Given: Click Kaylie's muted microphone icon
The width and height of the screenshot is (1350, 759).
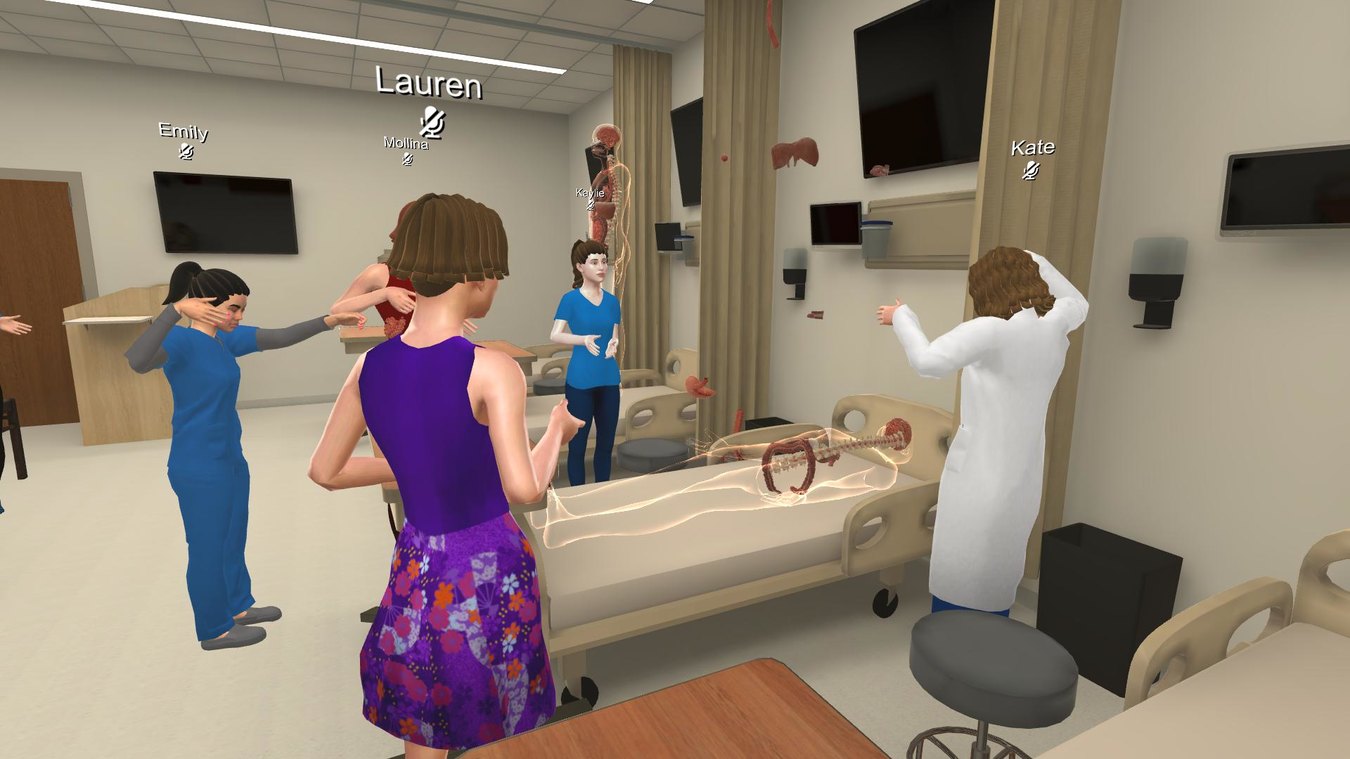Looking at the screenshot, I should 592,203.
